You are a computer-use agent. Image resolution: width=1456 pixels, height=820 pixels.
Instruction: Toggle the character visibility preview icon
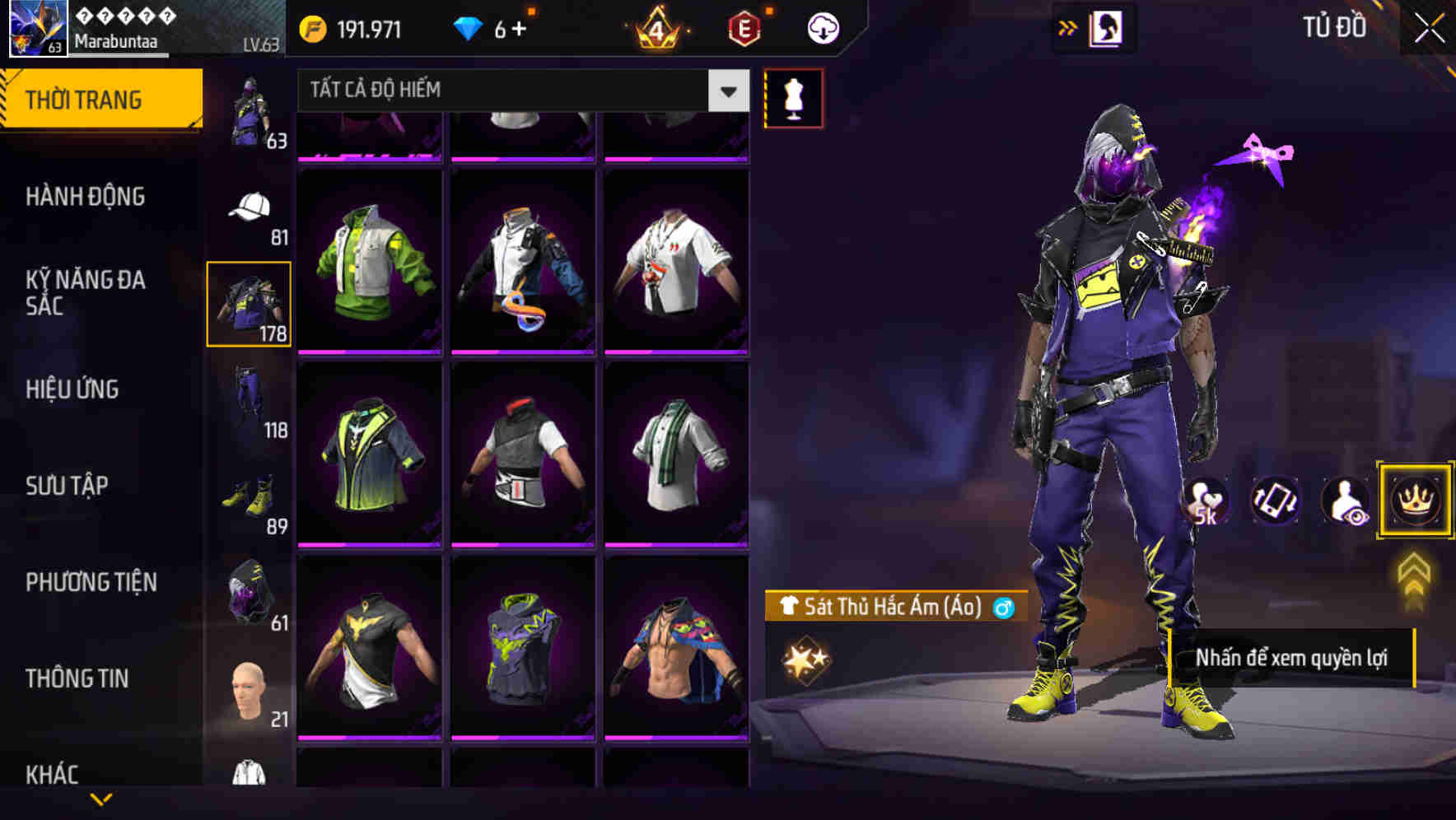click(1346, 502)
